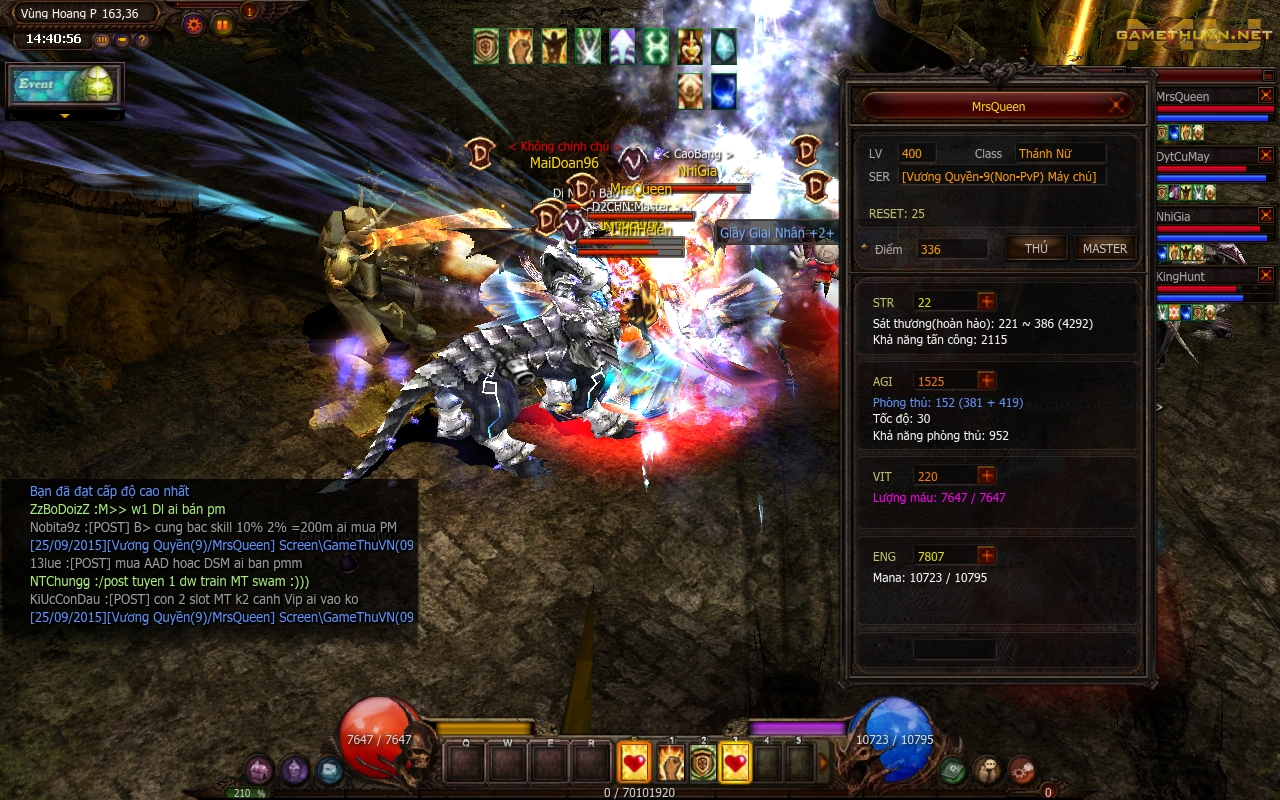Open the purple treasure chest menu icon

coord(259,770)
